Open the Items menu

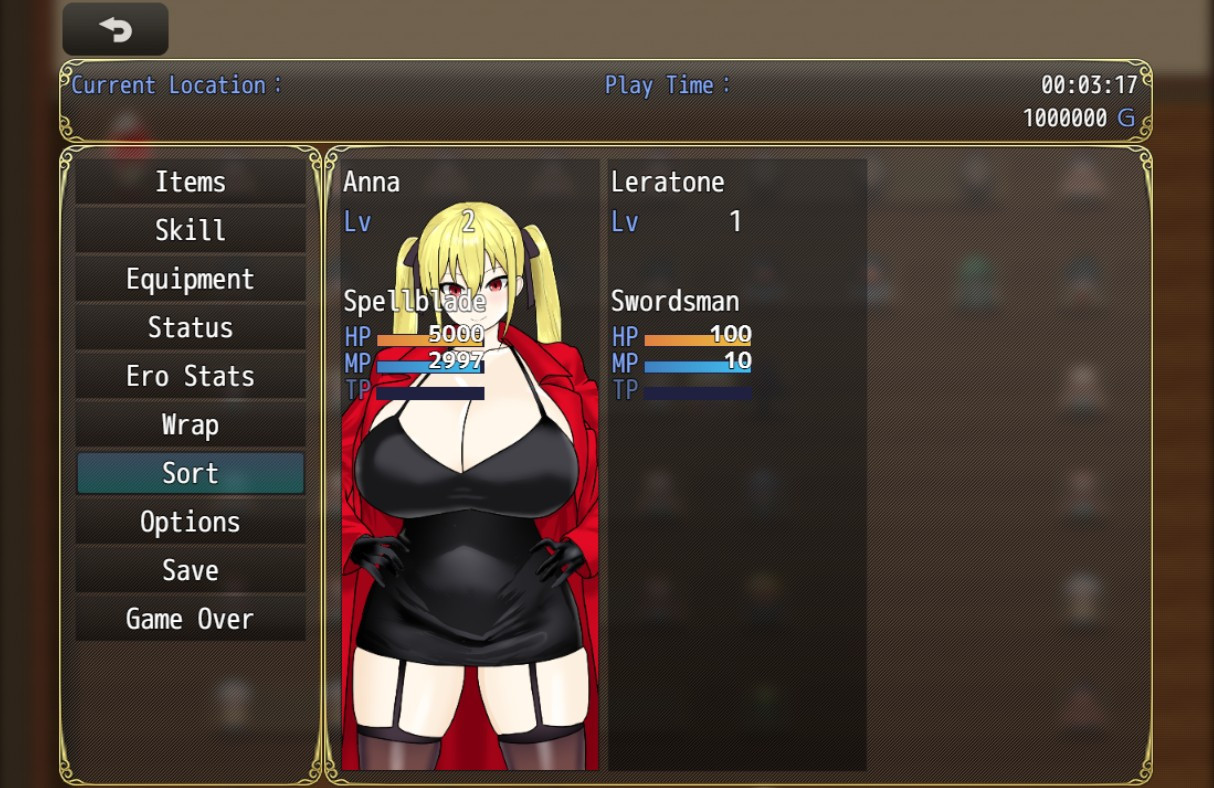click(190, 182)
